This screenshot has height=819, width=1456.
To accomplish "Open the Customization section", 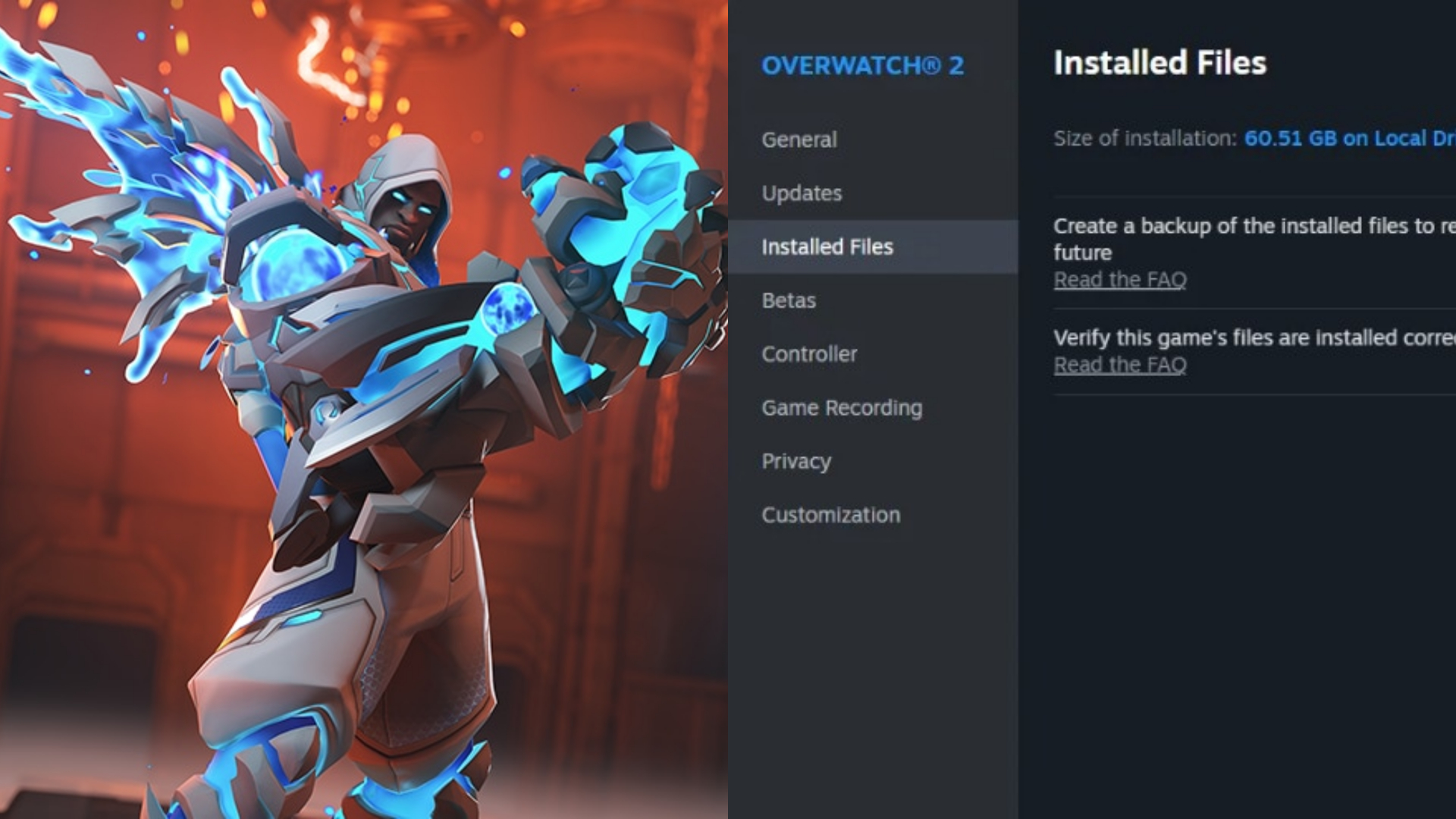I will (830, 515).
